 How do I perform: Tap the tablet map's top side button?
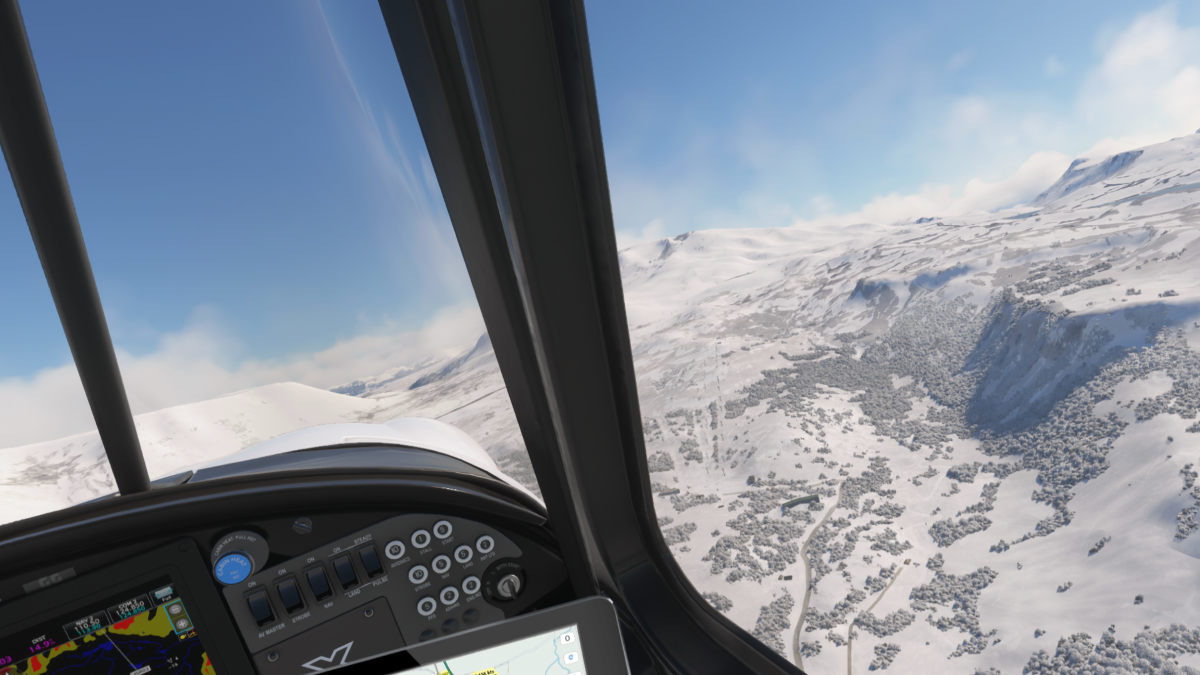568,639
